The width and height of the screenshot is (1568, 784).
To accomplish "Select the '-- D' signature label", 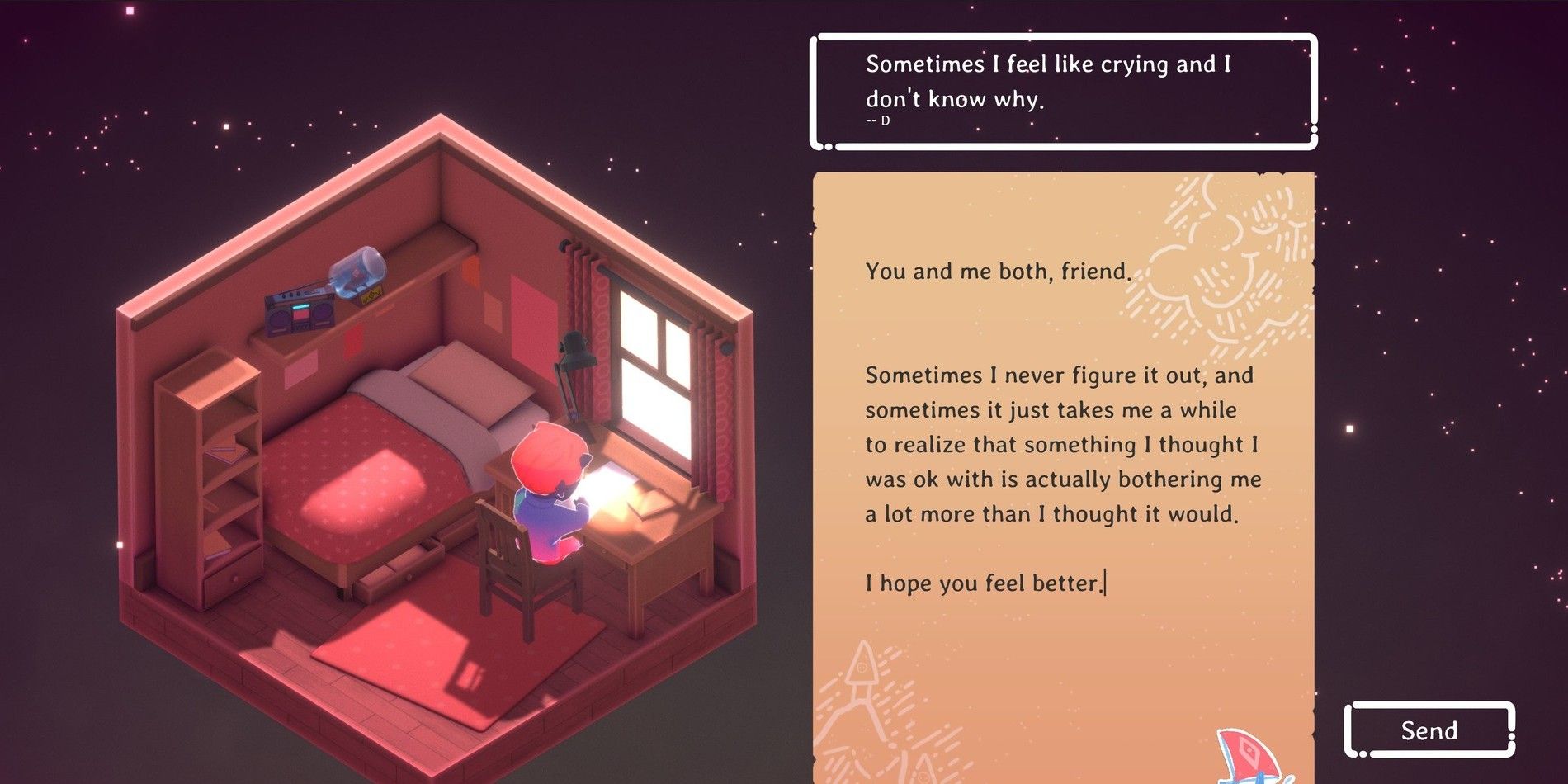I will 875,122.
